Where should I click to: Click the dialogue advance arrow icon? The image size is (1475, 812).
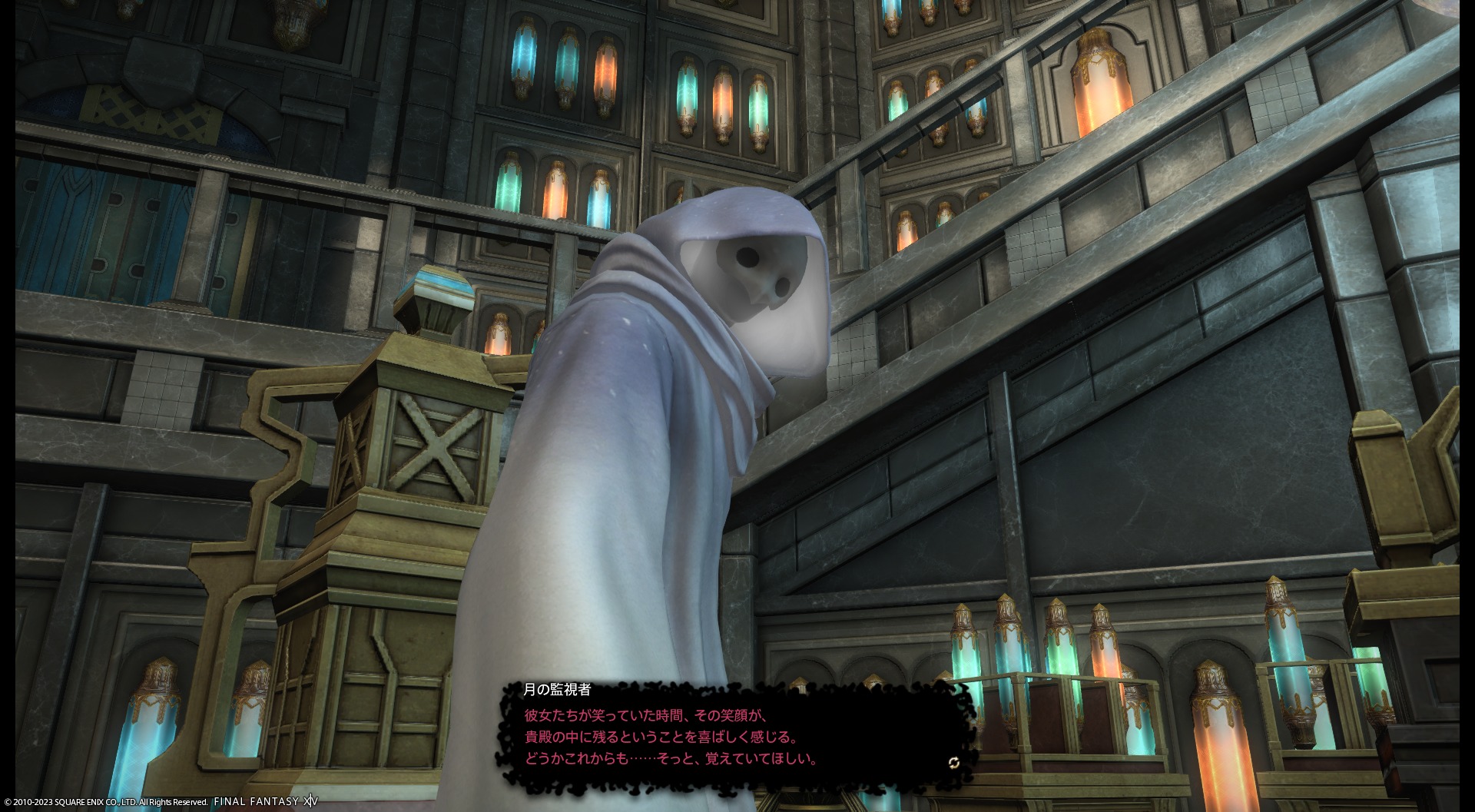[x=953, y=762]
